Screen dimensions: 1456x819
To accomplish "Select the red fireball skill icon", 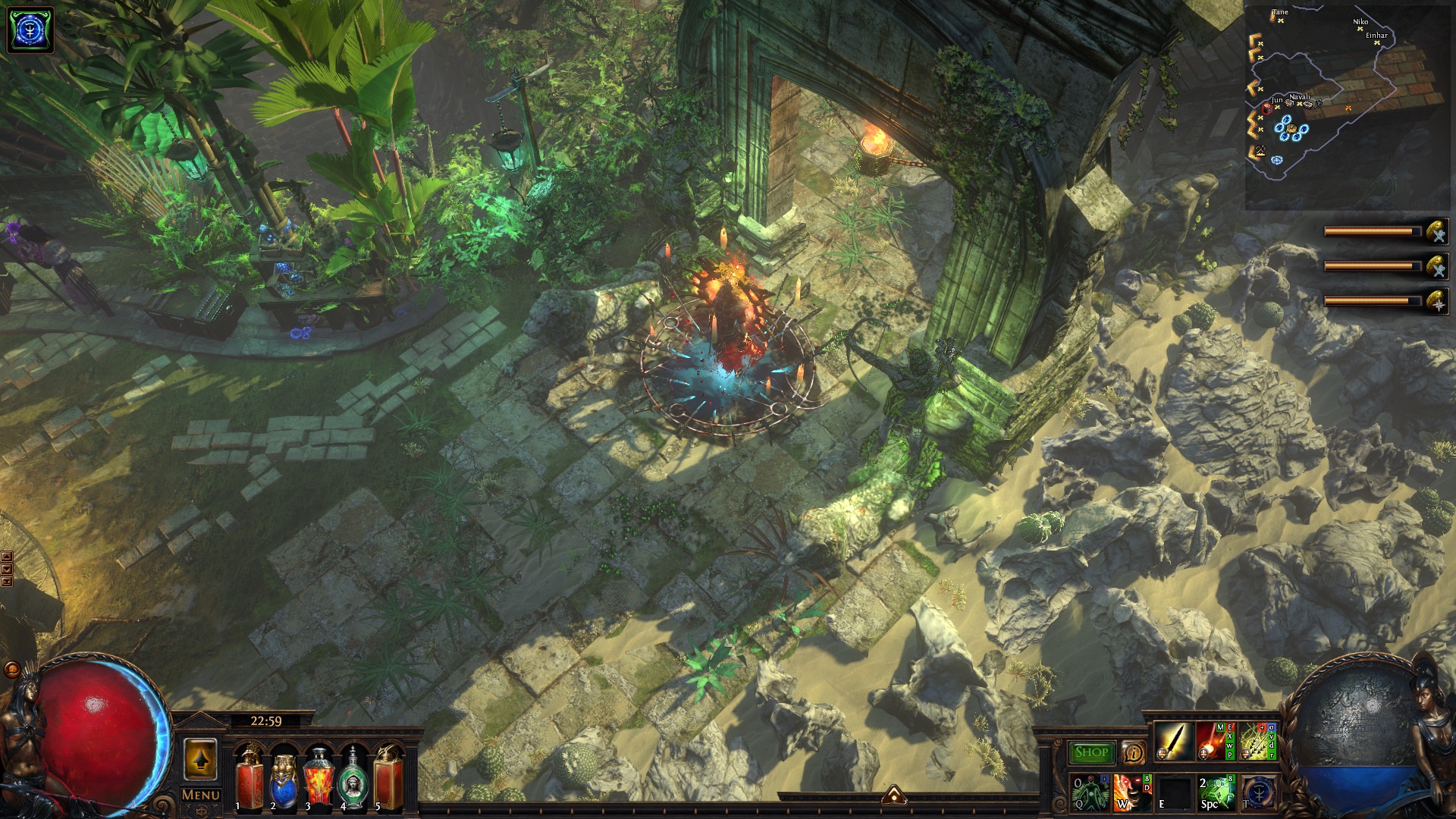I will [1215, 741].
